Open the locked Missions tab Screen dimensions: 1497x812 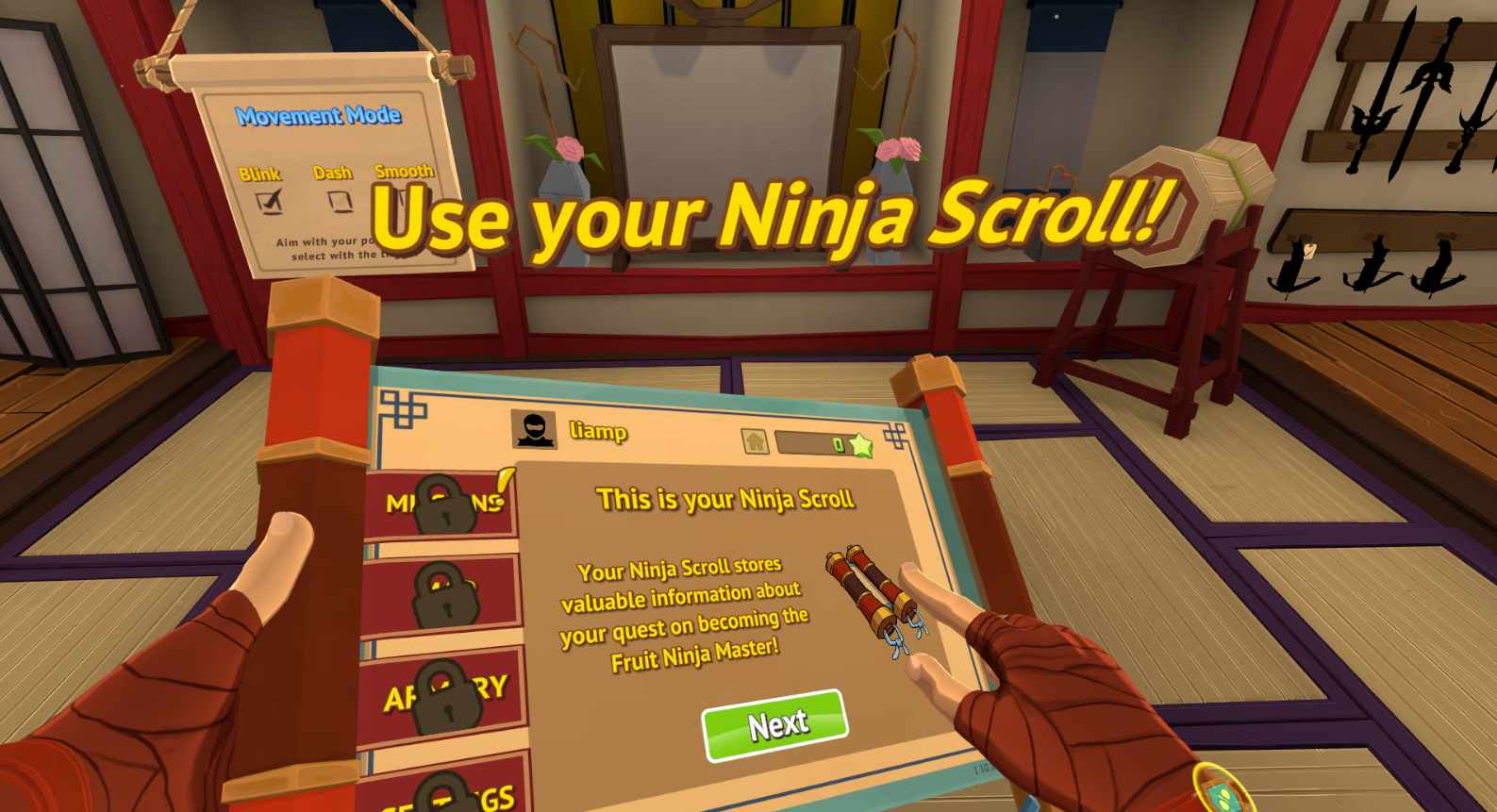click(x=443, y=505)
